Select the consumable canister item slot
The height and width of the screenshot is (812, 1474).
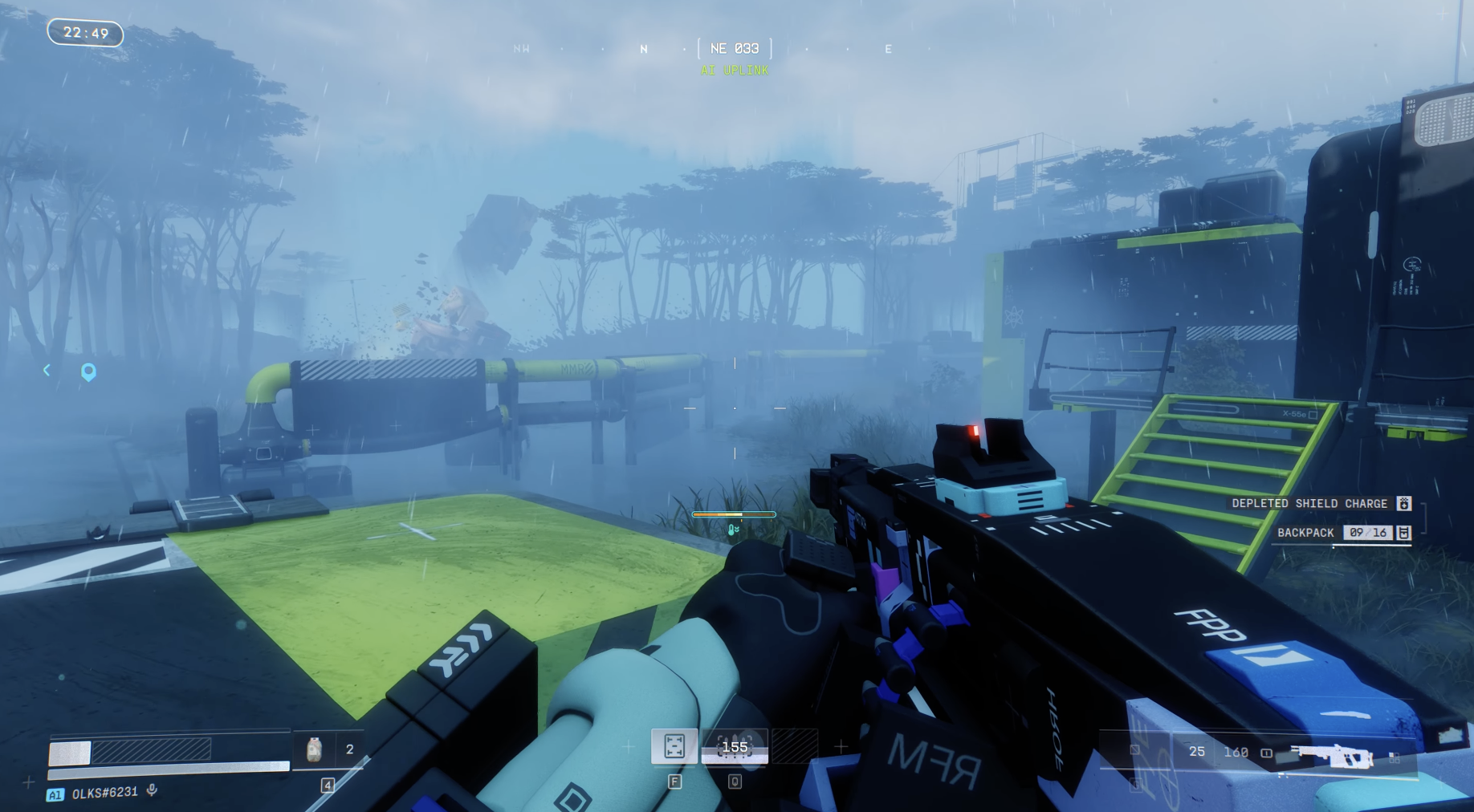315,749
